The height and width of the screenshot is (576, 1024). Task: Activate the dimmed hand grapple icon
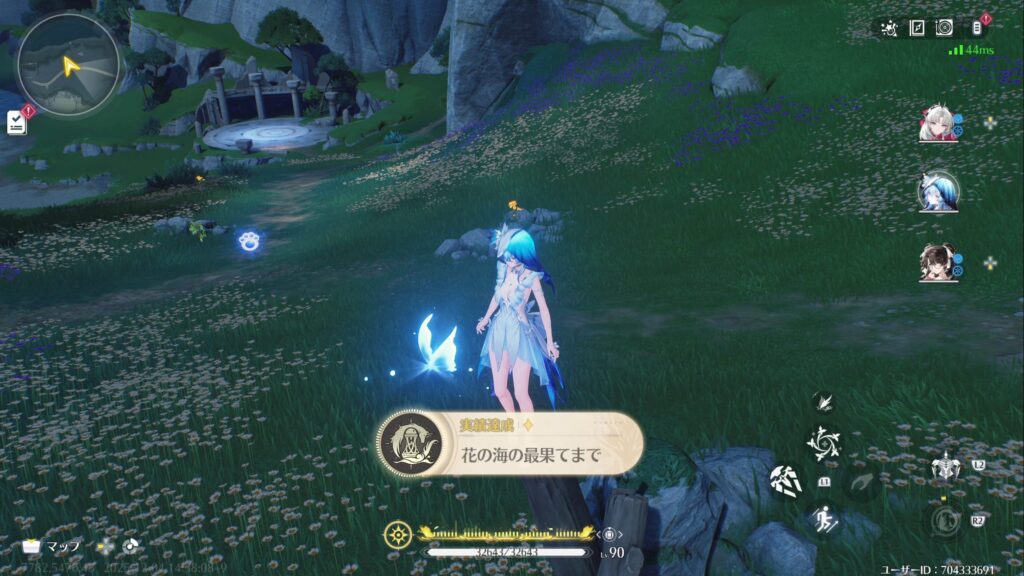862,484
